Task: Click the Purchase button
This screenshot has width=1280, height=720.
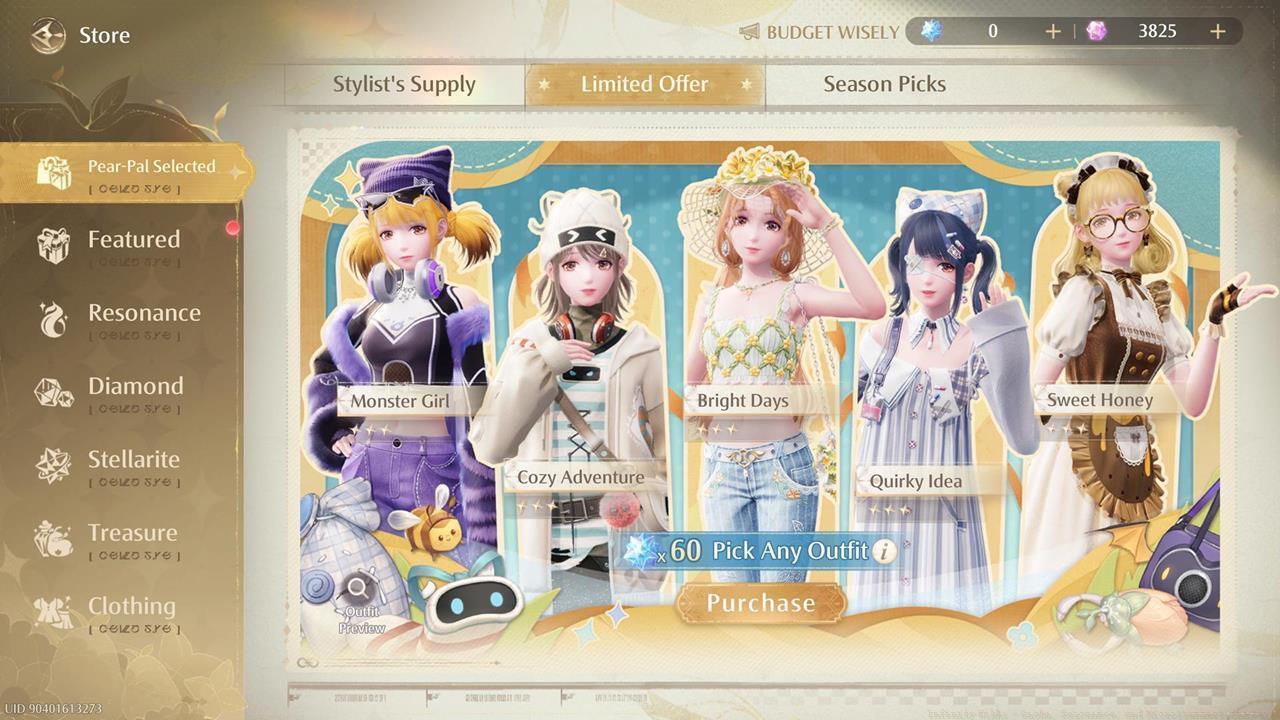Action: [x=761, y=603]
